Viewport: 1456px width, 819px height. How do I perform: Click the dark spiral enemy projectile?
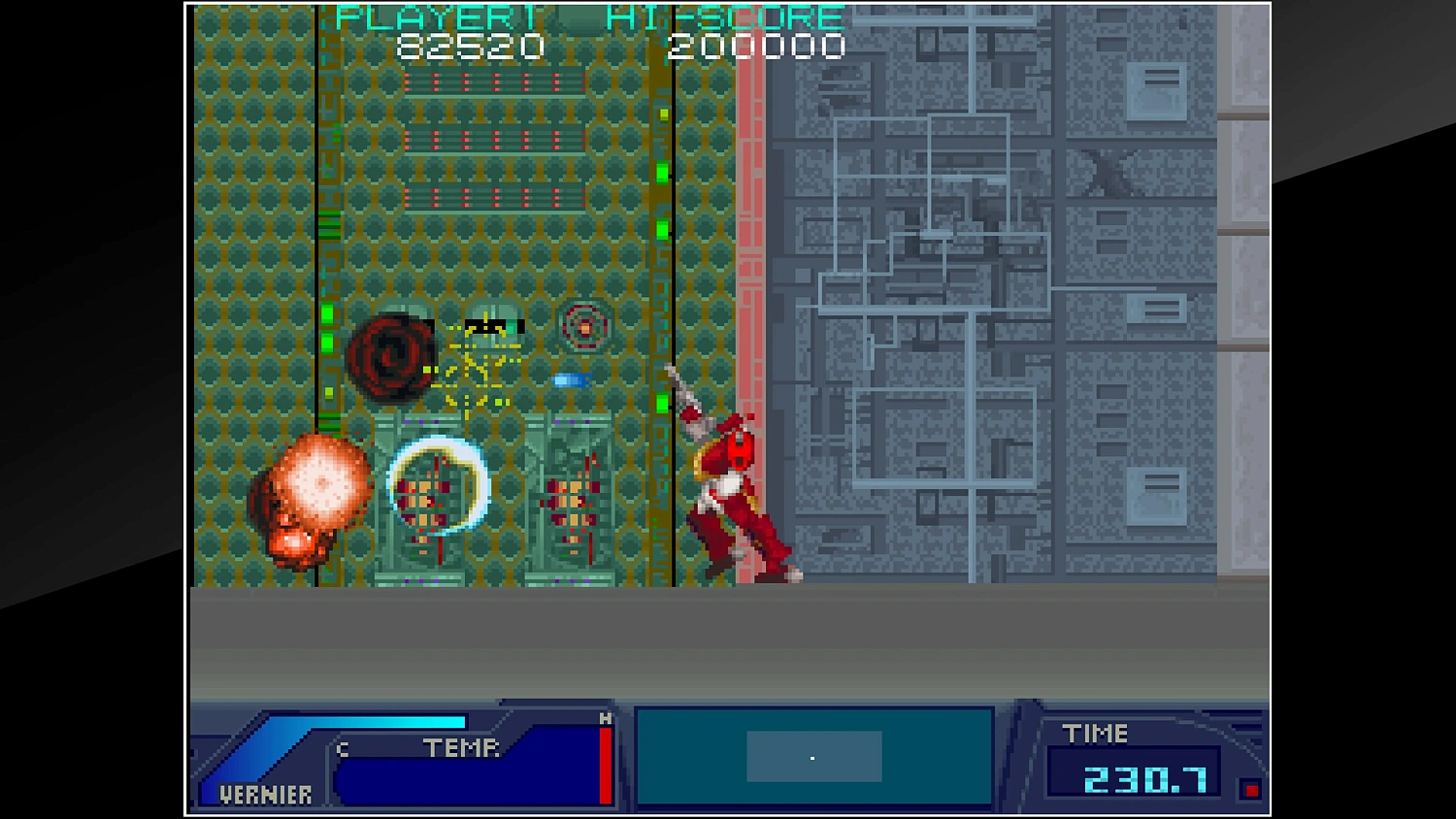pyautogui.click(x=388, y=354)
